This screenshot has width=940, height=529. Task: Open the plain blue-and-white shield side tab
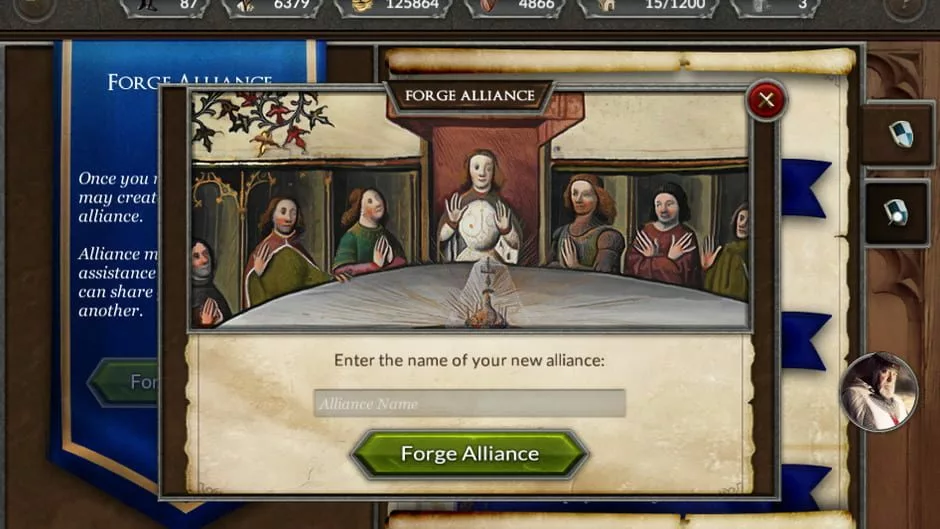click(900, 134)
